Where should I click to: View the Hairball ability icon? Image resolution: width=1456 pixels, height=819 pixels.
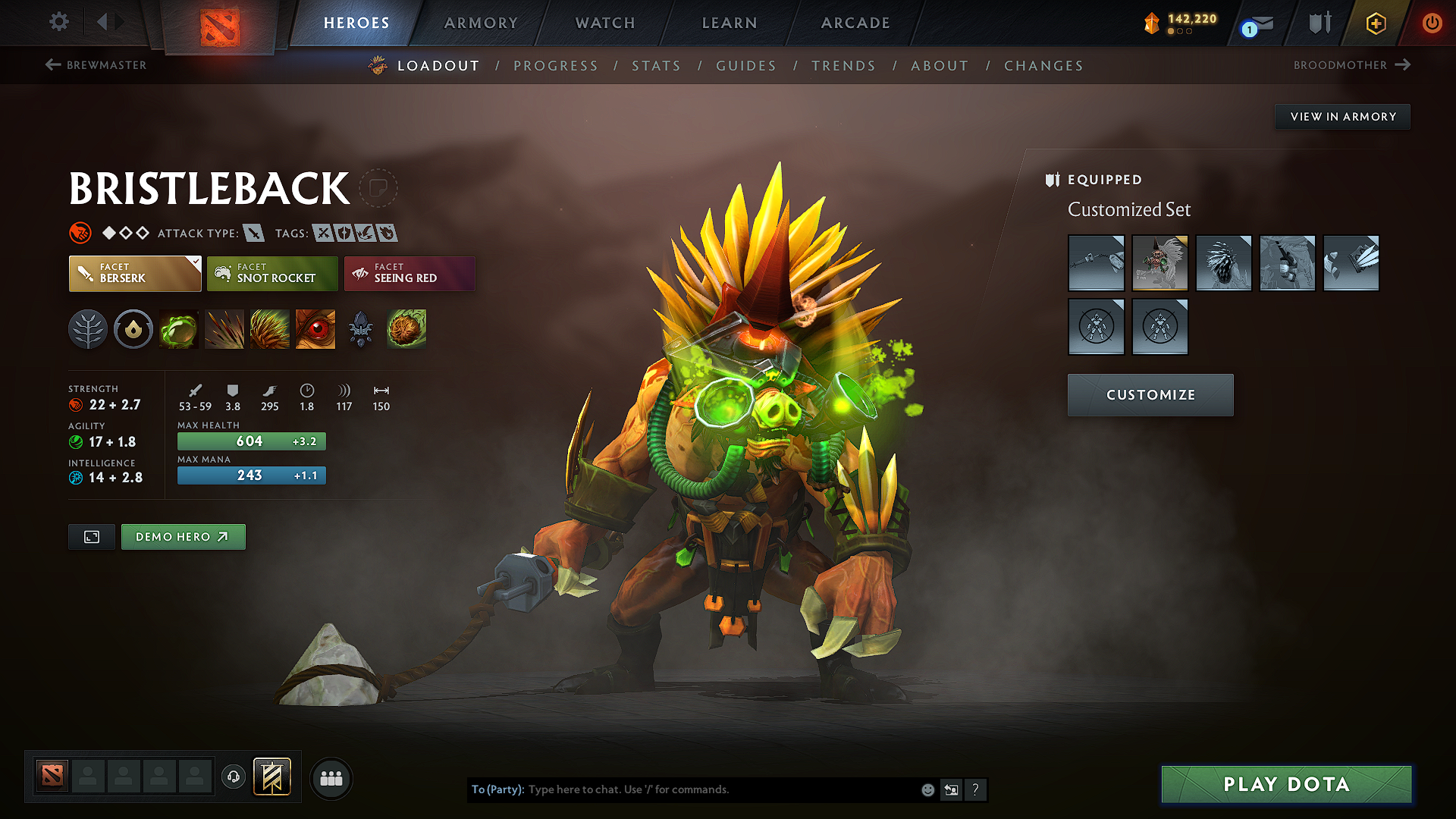[406, 329]
